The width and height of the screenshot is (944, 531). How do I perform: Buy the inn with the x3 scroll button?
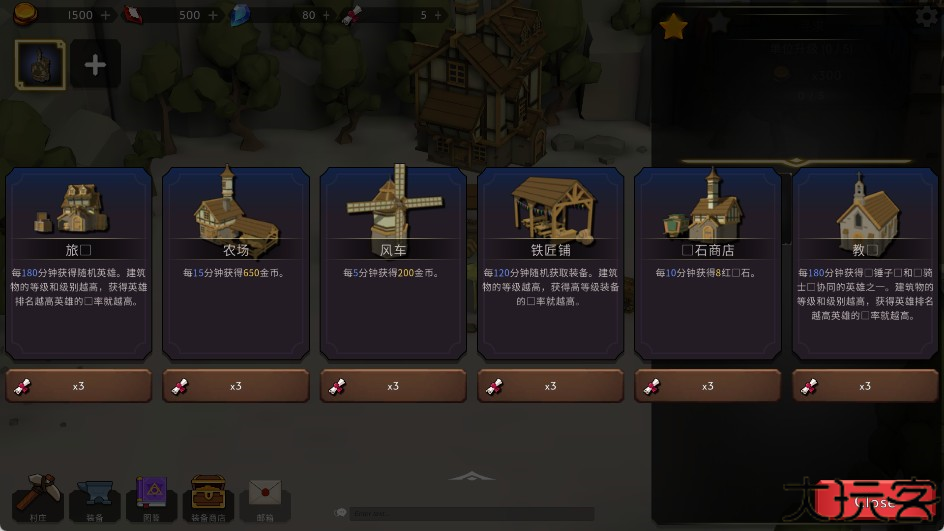(79, 386)
